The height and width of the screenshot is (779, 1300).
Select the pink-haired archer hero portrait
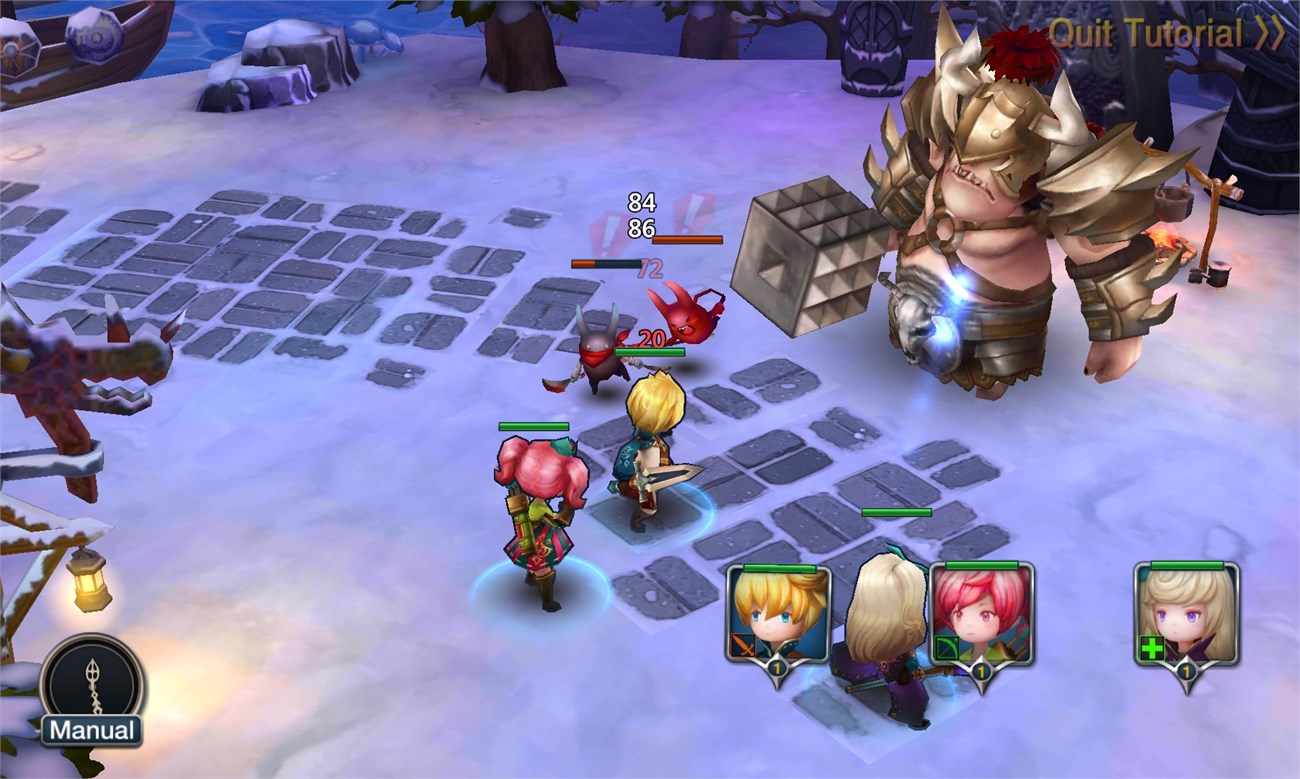(981, 615)
